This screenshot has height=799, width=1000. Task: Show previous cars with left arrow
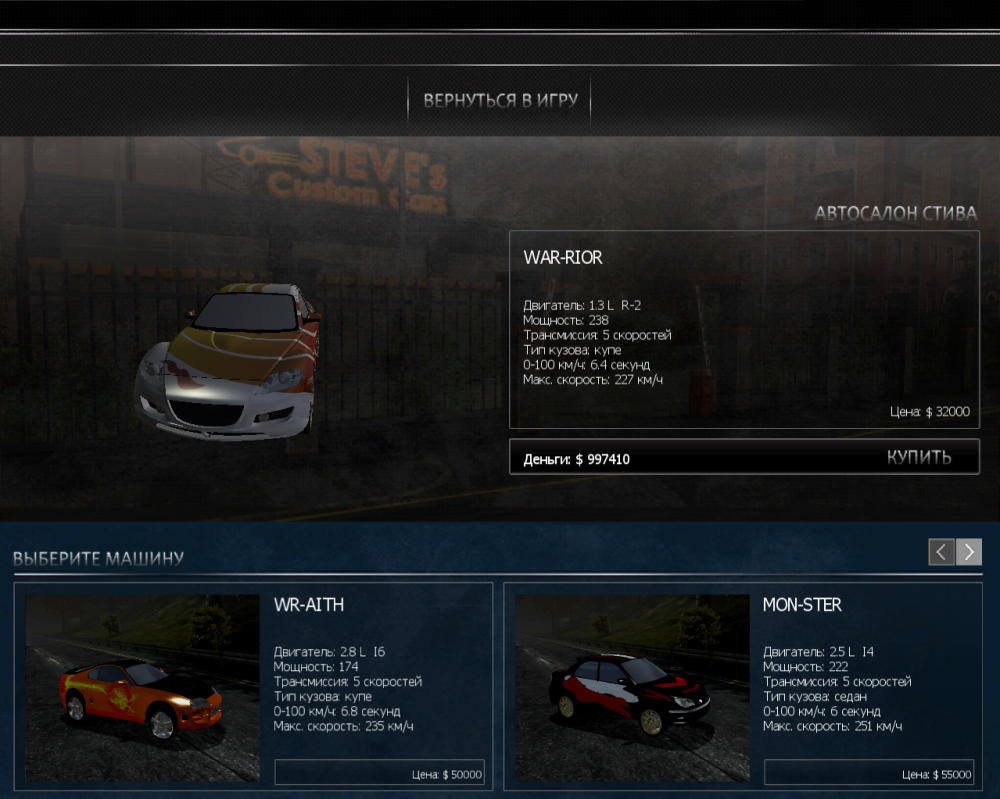(x=941, y=552)
